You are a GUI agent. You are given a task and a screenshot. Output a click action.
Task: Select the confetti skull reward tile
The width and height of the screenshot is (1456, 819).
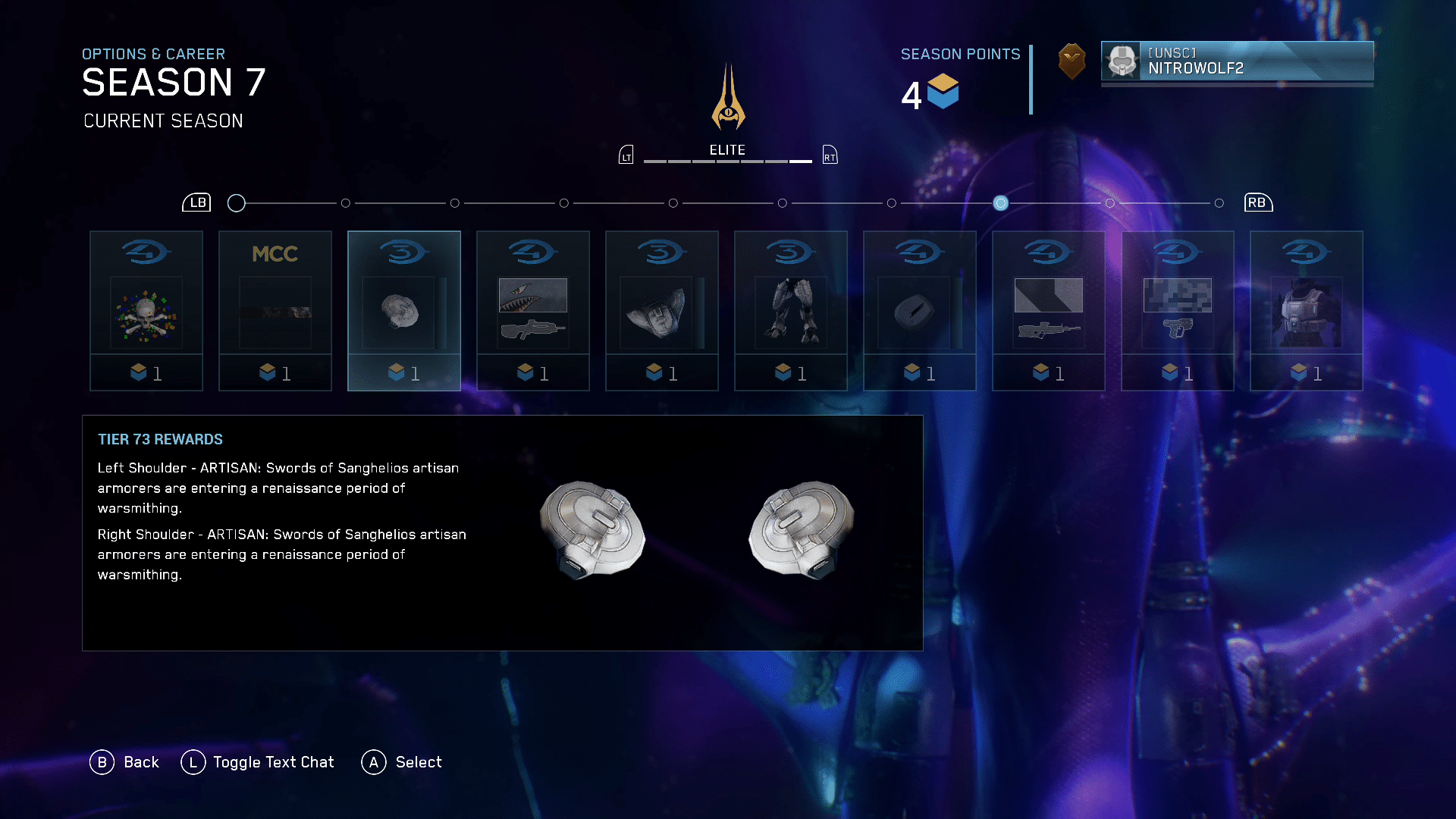click(146, 311)
